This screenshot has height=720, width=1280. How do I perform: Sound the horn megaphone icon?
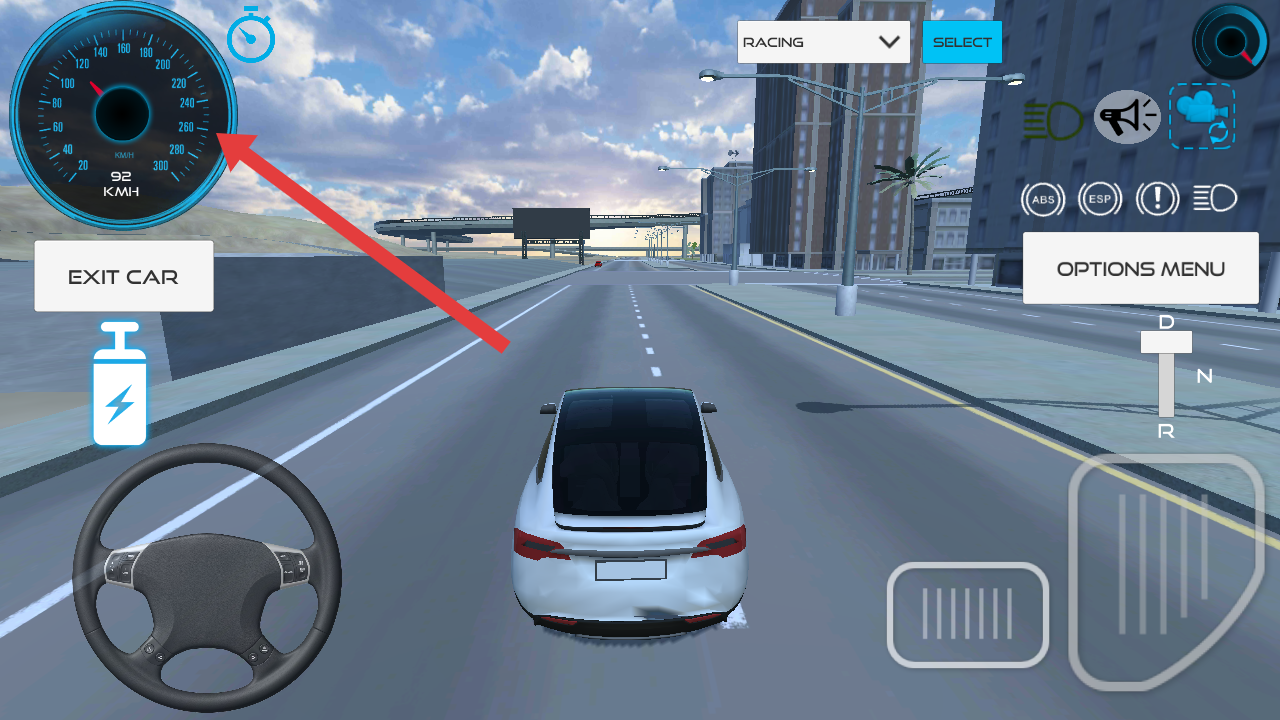1127,118
